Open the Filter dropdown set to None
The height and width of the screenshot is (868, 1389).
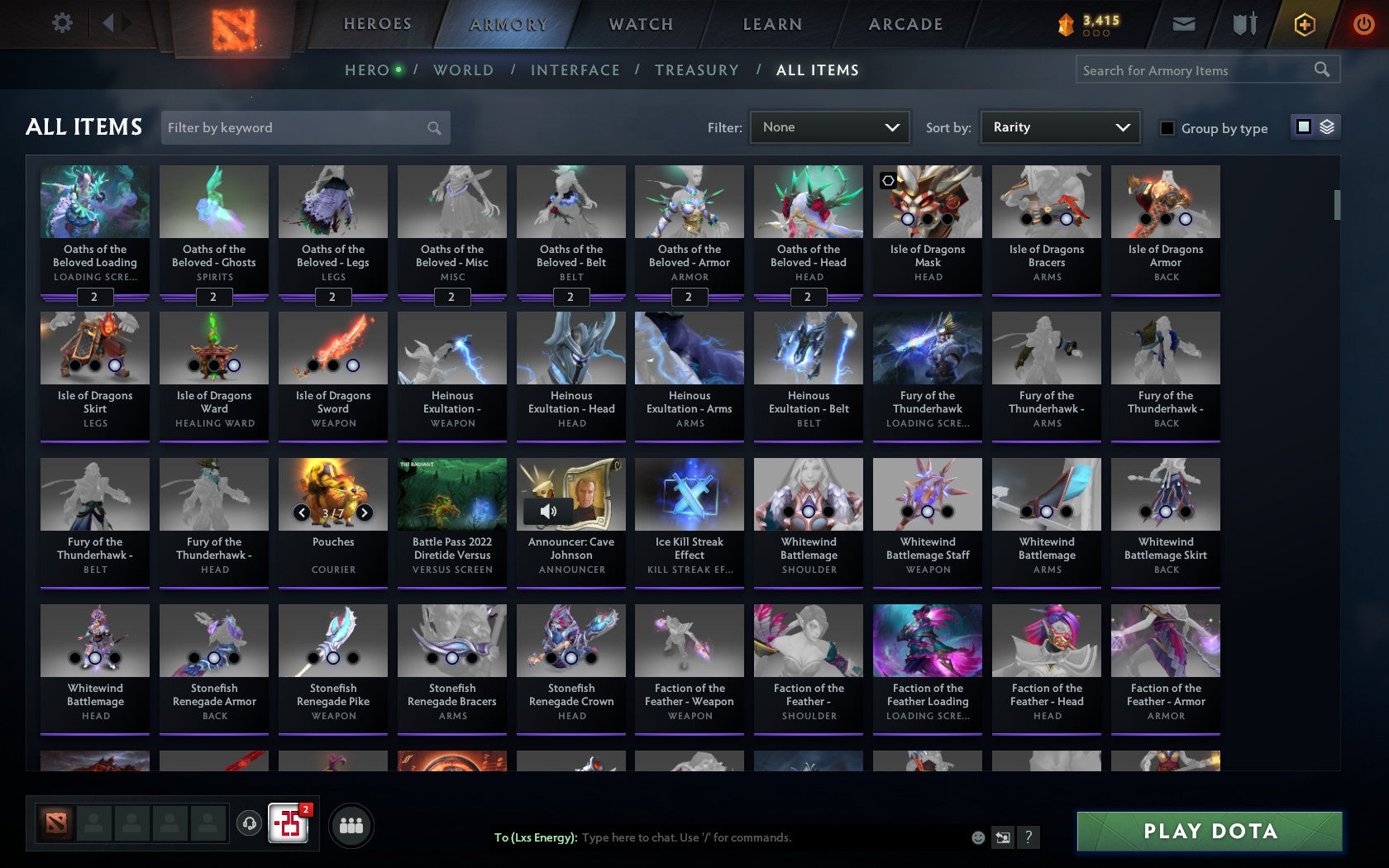tap(829, 127)
